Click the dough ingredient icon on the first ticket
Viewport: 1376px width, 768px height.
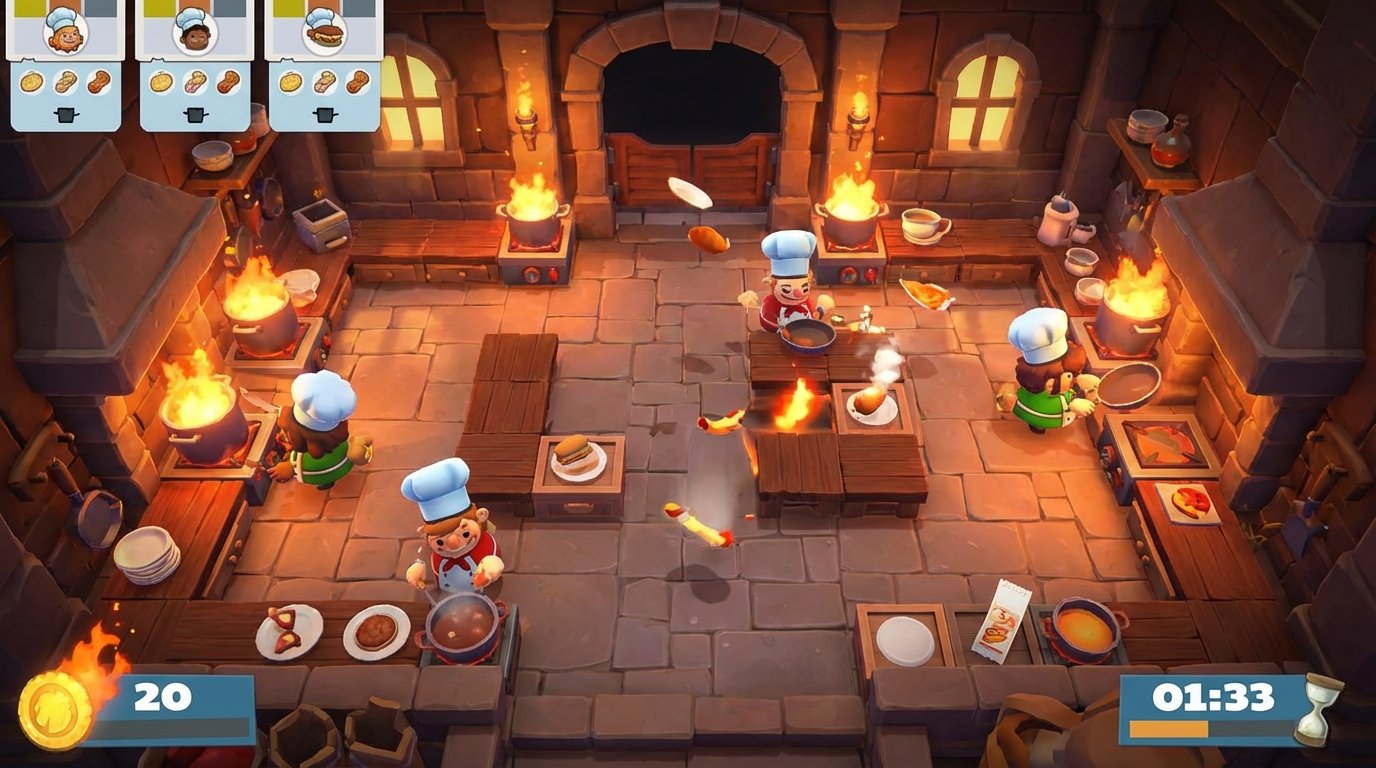click(x=29, y=83)
